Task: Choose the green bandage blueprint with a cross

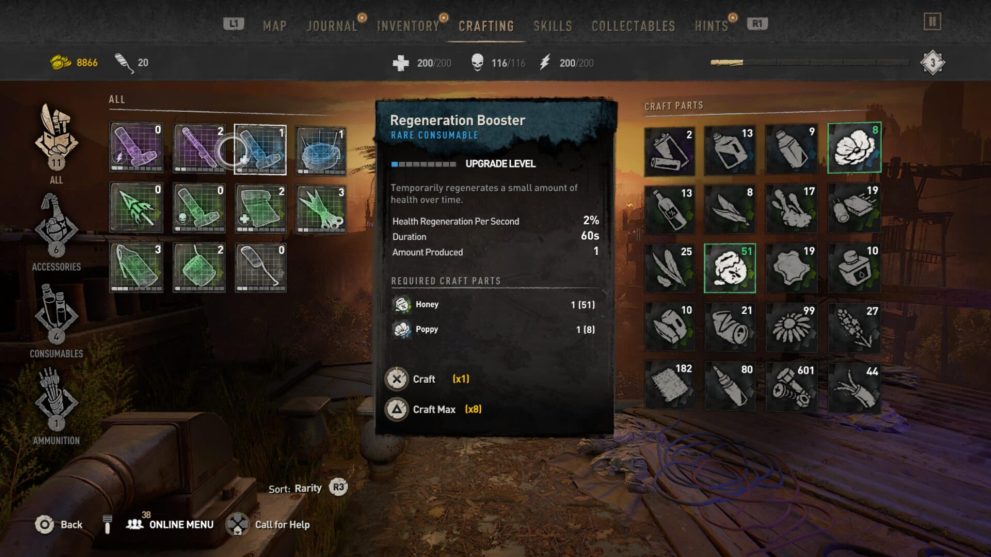Action: click(x=260, y=209)
